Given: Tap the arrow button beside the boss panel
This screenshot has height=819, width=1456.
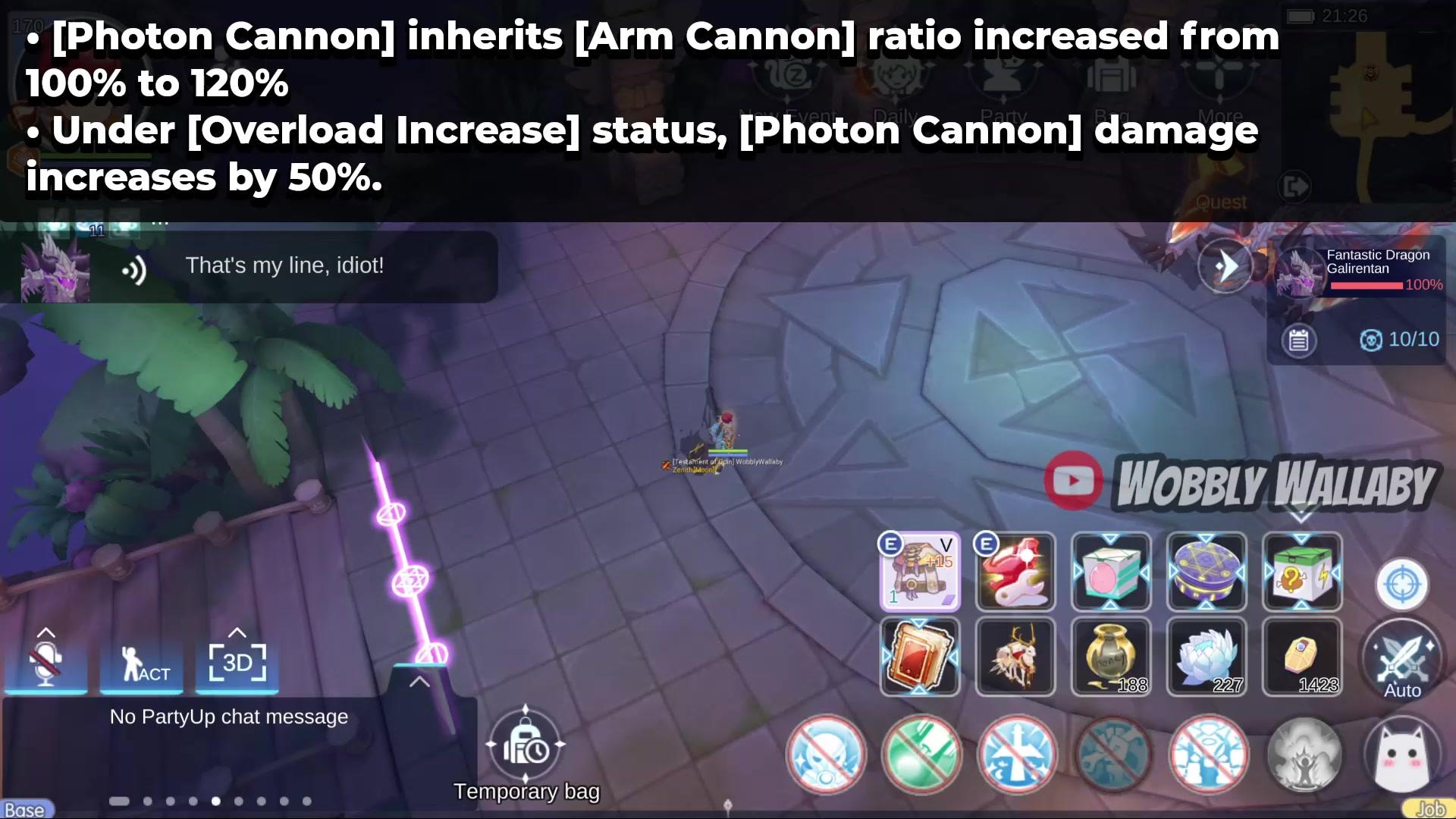Looking at the screenshot, I should 1226,265.
